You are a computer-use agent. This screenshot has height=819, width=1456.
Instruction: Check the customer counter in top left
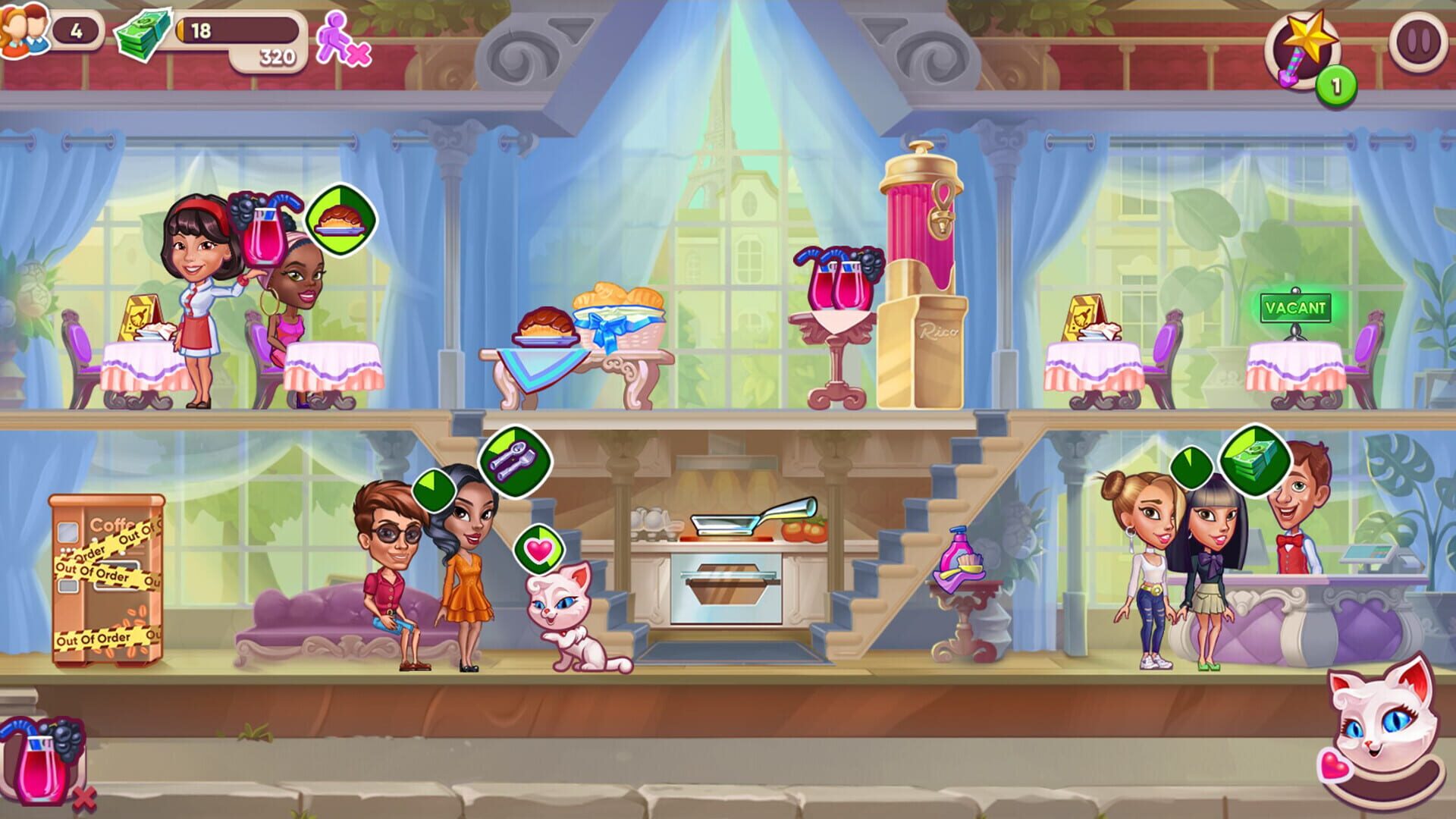coord(45,30)
